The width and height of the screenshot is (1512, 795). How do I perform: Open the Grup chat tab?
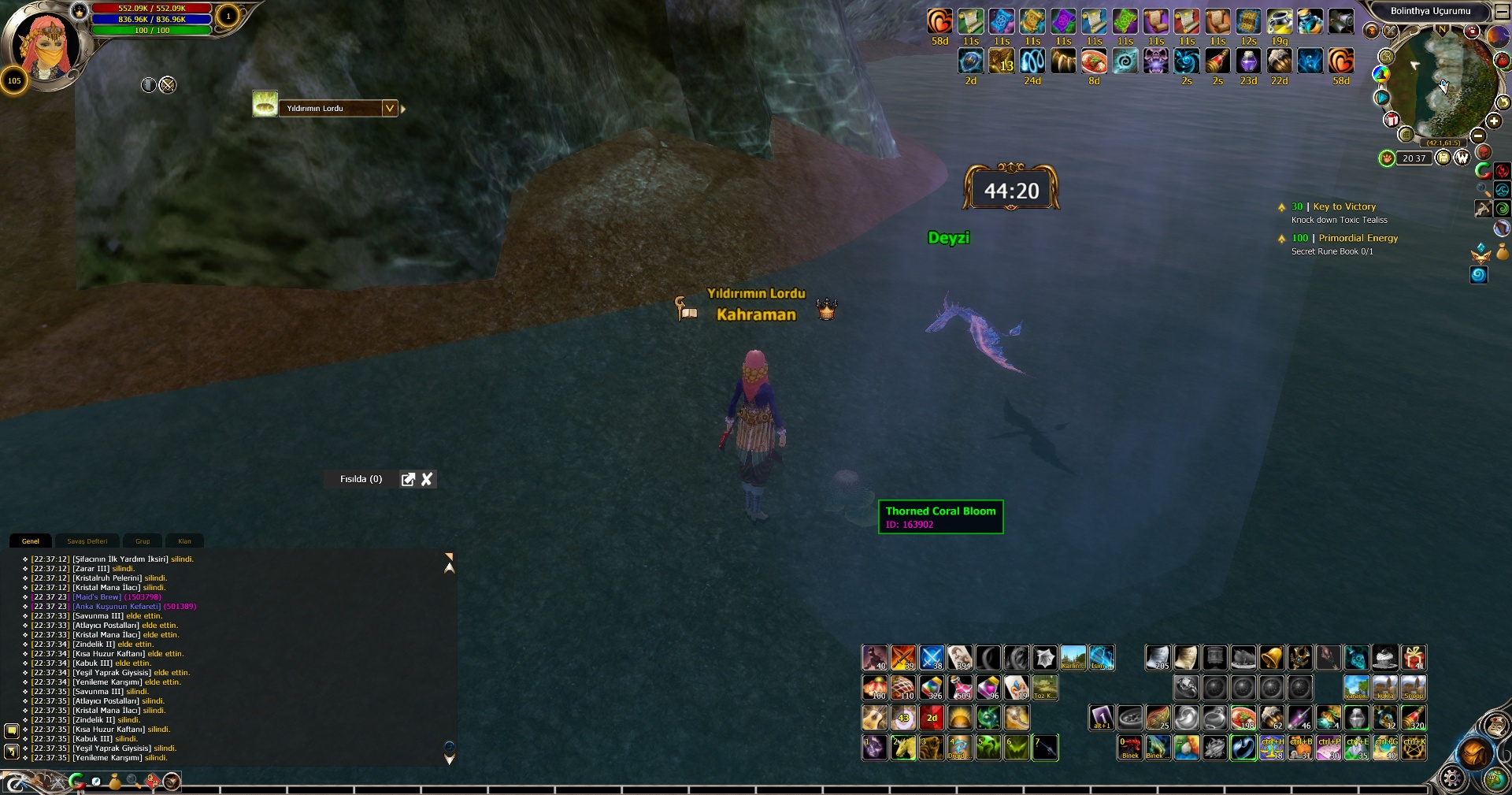[143, 541]
